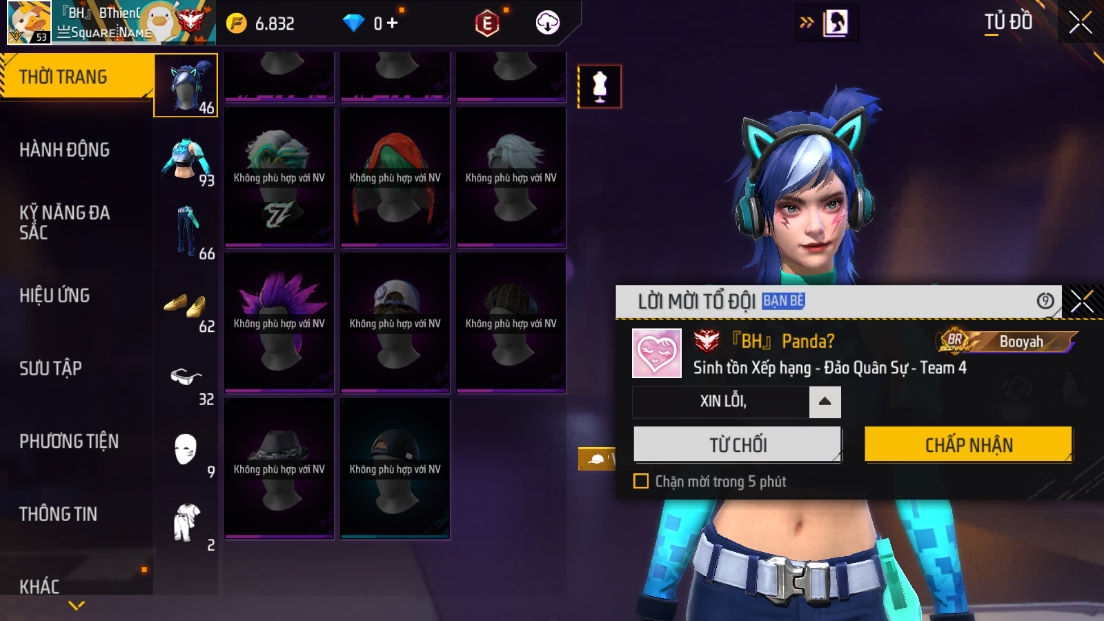Select the white face mask subcategory
The height and width of the screenshot is (621, 1104).
(185, 449)
